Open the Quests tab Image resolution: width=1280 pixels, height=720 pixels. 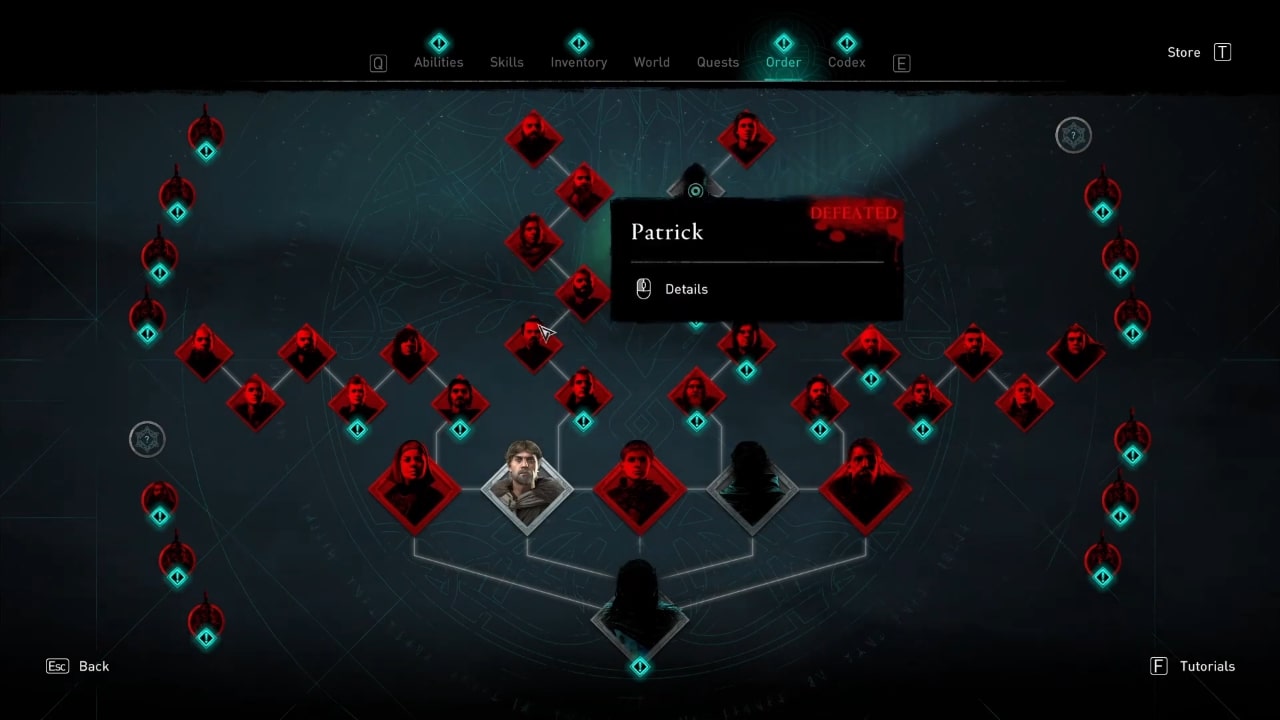click(x=717, y=62)
